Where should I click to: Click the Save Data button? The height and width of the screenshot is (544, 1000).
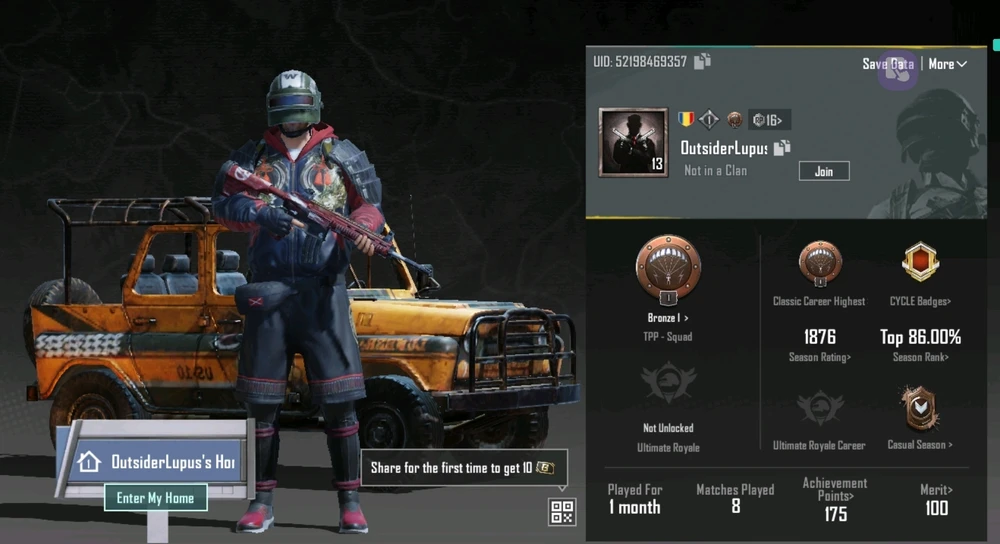coord(887,64)
